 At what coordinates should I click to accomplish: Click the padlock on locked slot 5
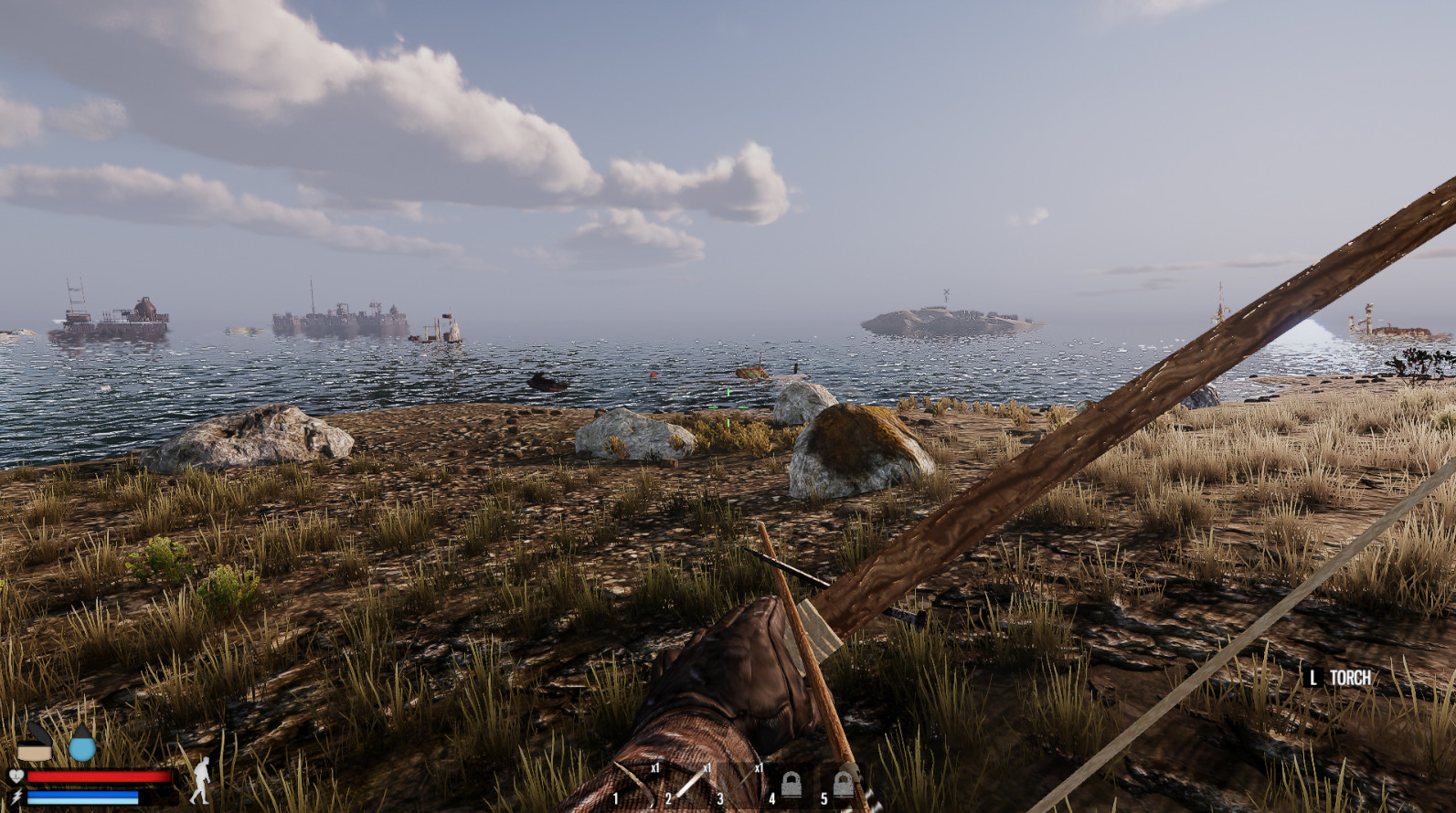pyautogui.click(x=844, y=784)
